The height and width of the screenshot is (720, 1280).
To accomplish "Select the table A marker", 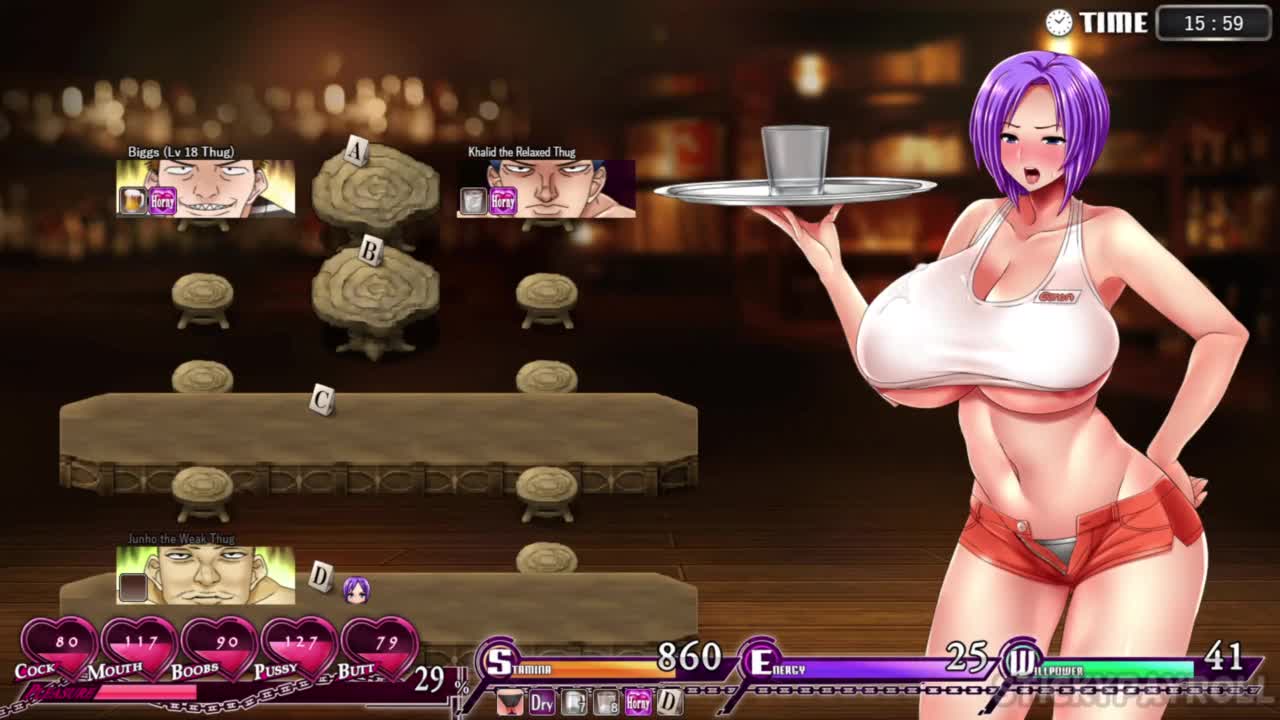I will [356, 152].
